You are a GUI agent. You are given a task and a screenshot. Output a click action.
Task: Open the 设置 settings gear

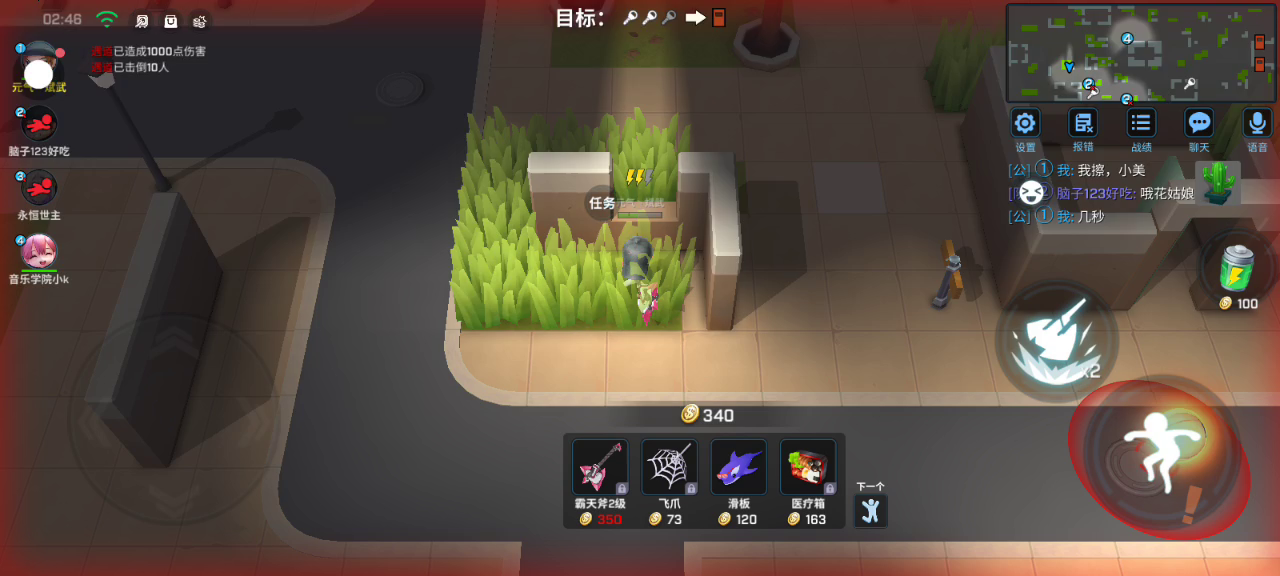click(1025, 124)
